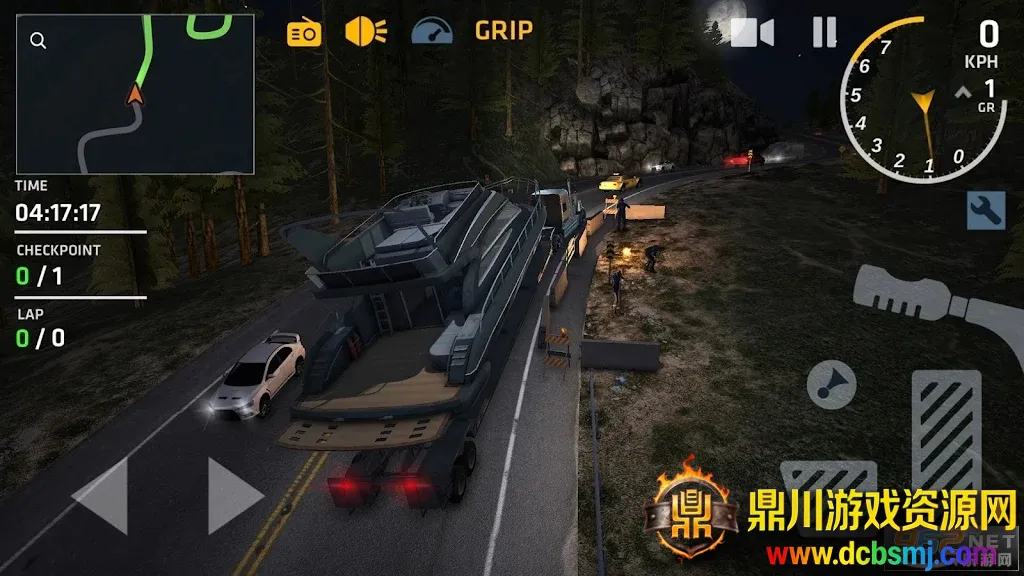Toggle the headlights icon

tap(366, 32)
